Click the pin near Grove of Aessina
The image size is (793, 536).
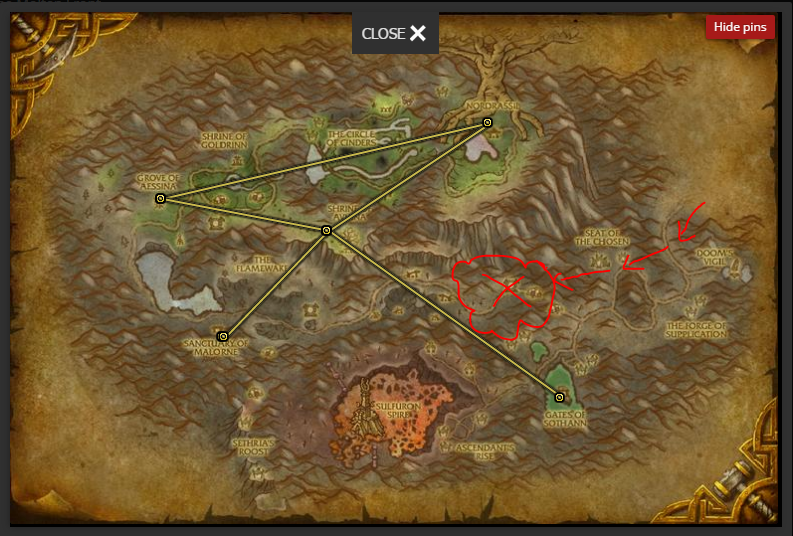[160, 199]
